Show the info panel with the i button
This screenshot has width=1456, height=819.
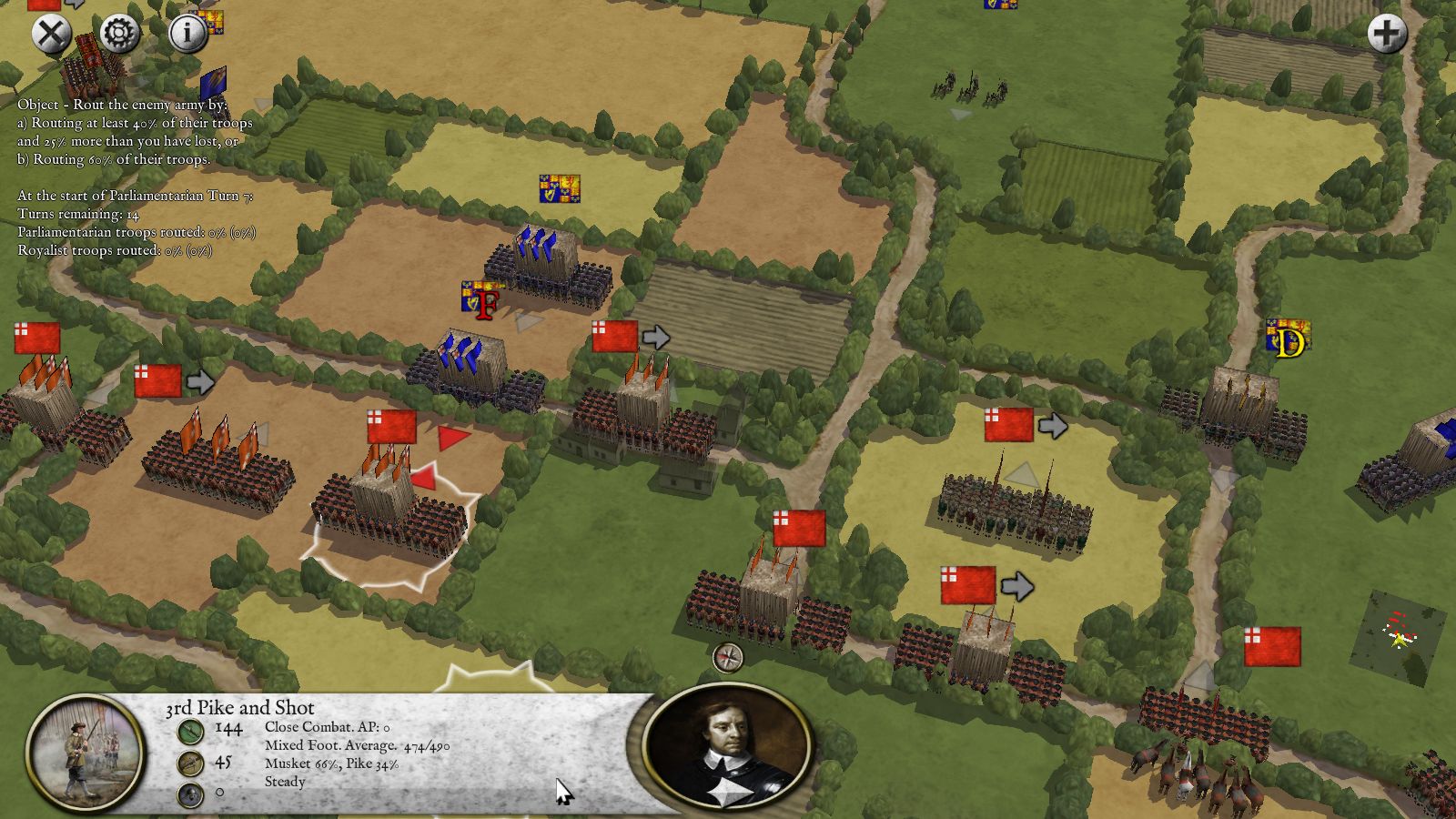click(187, 34)
